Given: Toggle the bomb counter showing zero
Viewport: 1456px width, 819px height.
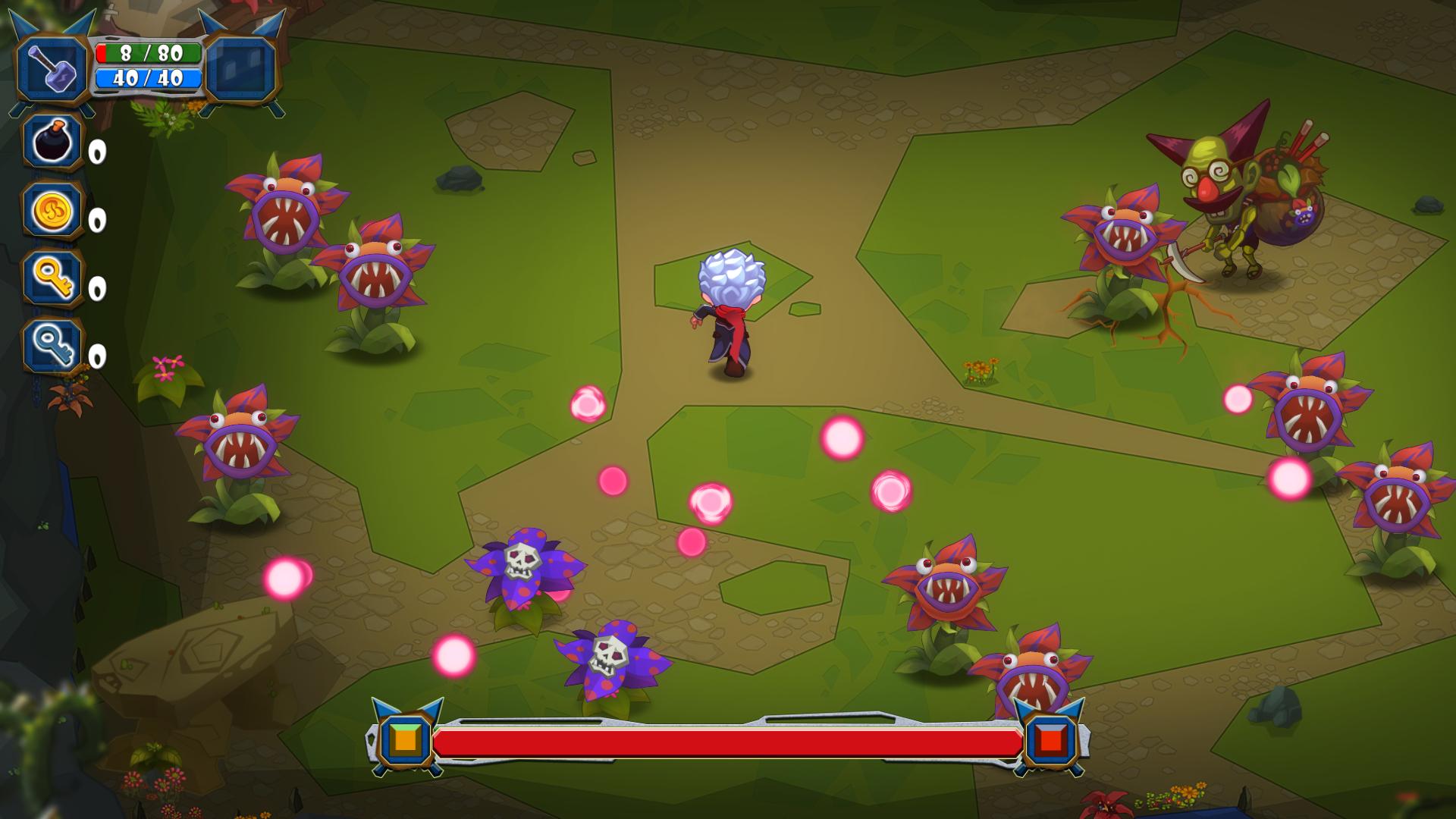Looking at the screenshot, I should coord(96,152).
